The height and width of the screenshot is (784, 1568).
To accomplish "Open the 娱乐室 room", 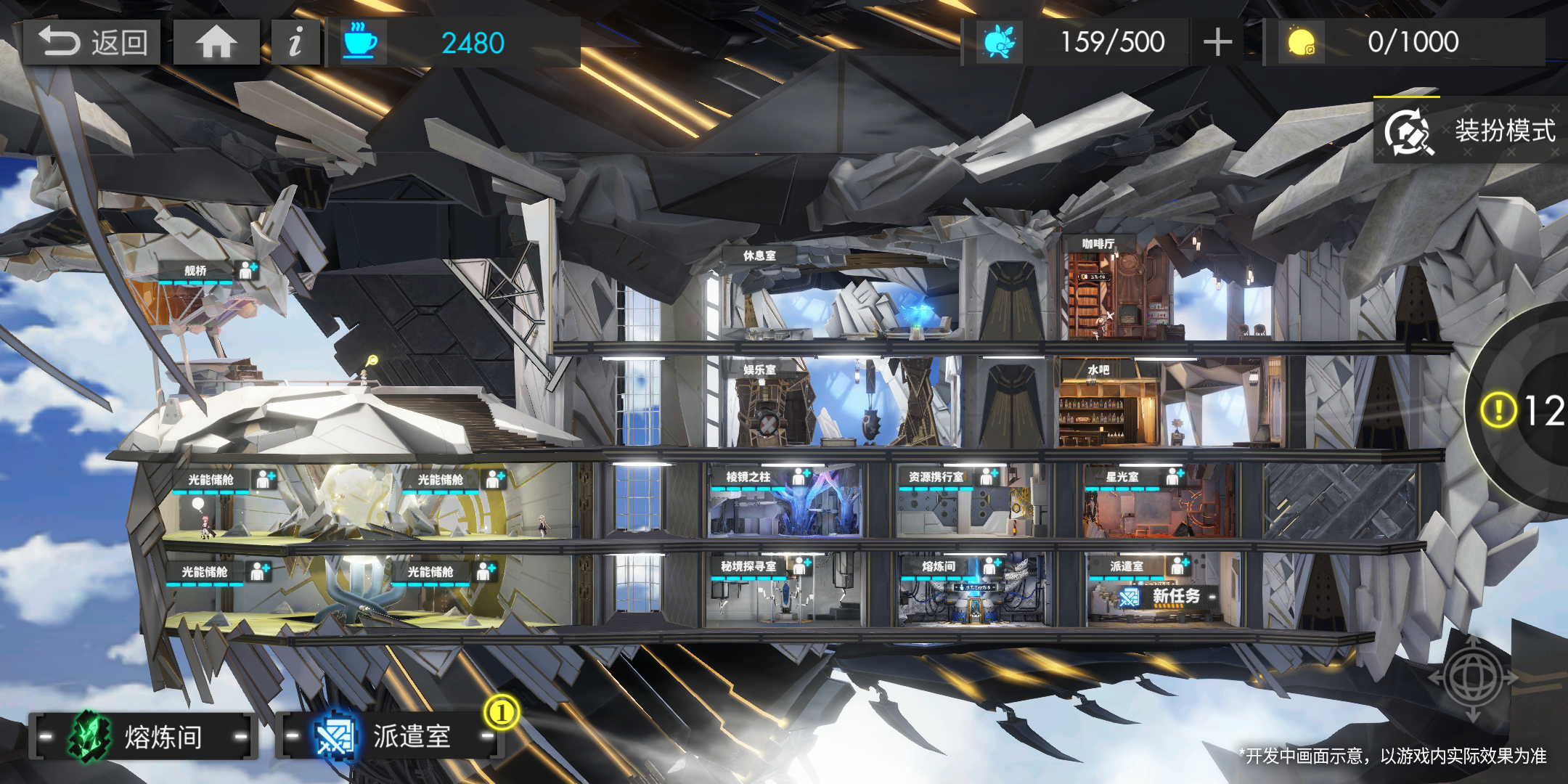I will click(x=759, y=369).
